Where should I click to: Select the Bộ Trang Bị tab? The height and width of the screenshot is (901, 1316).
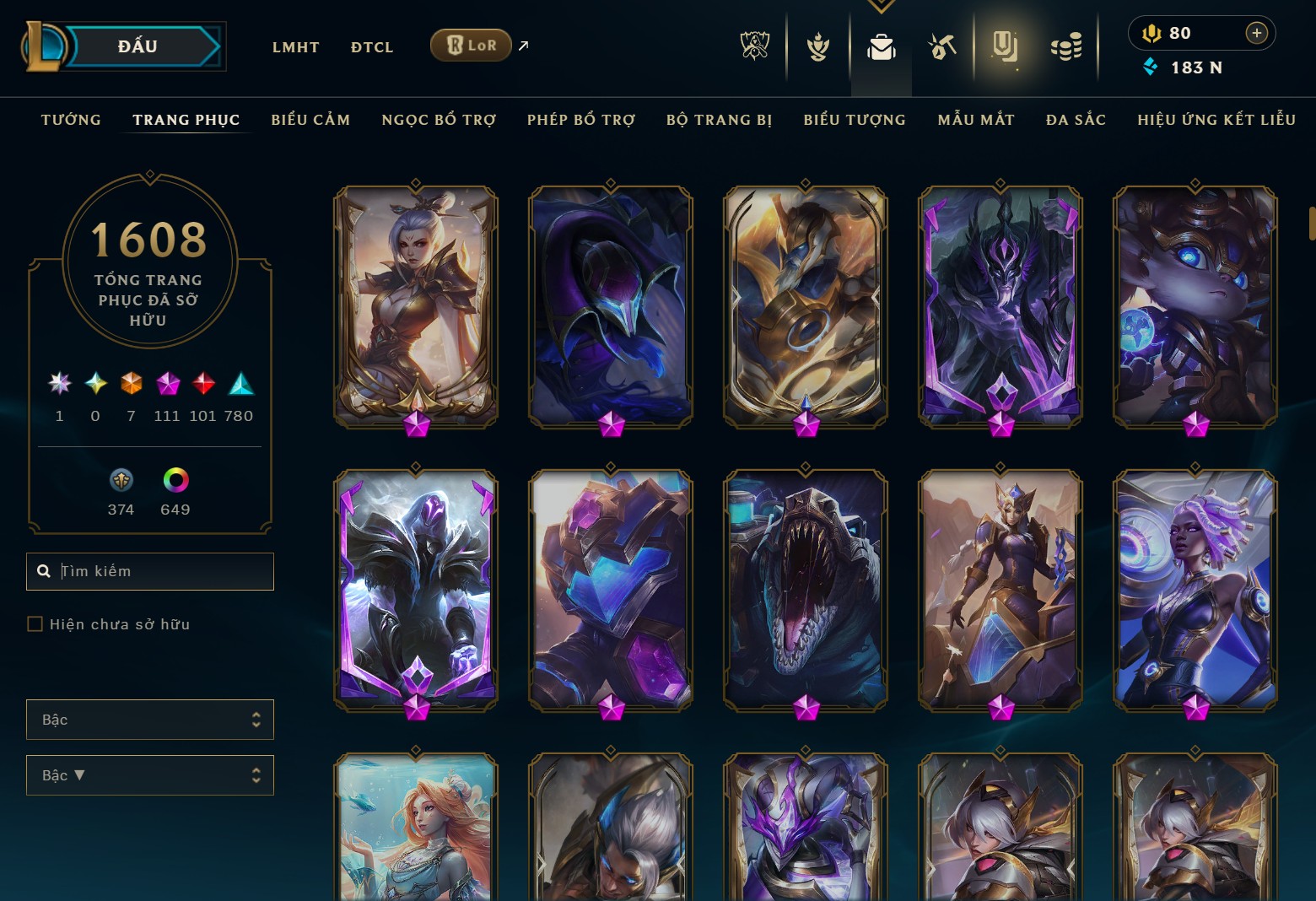(719, 120)
